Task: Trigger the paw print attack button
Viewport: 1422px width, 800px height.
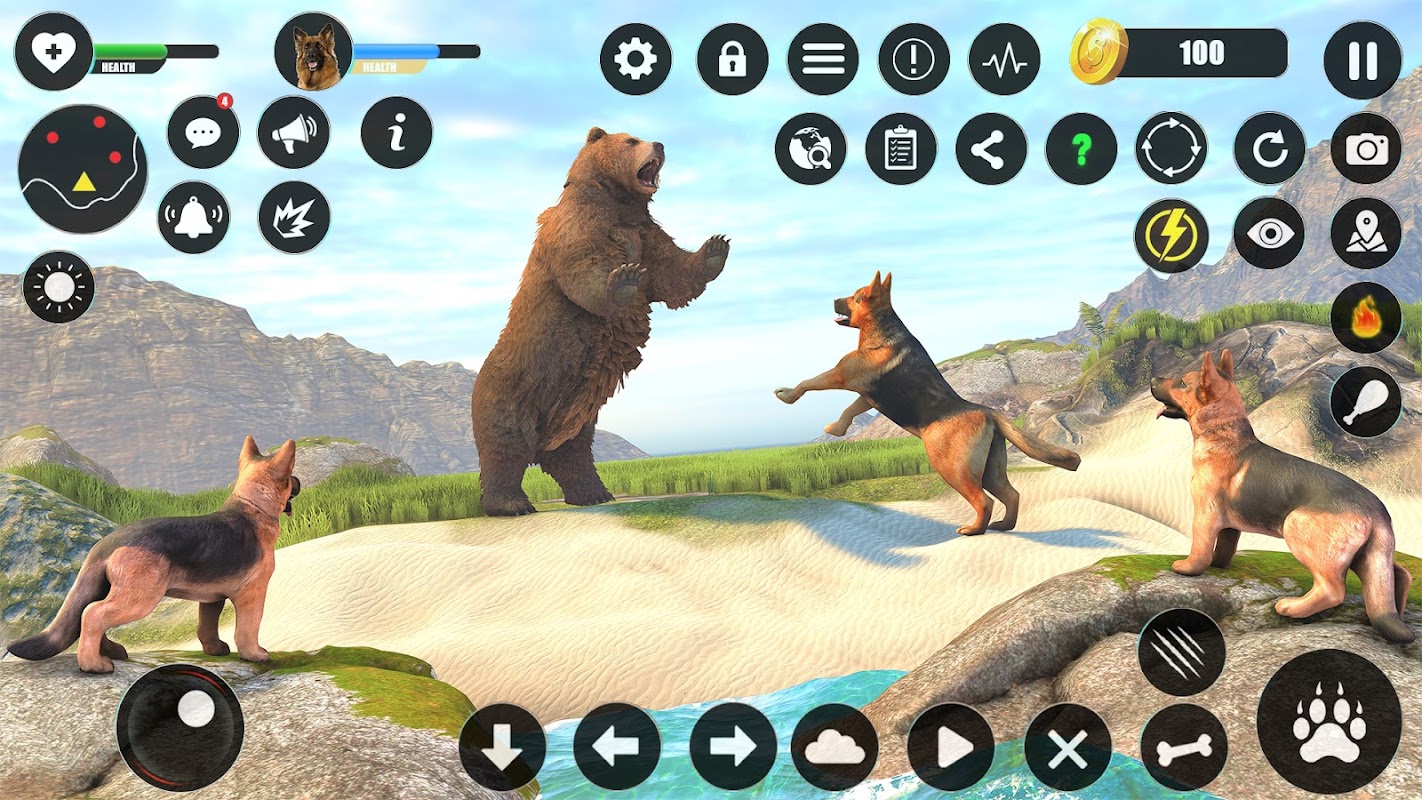Action: 1329,722
